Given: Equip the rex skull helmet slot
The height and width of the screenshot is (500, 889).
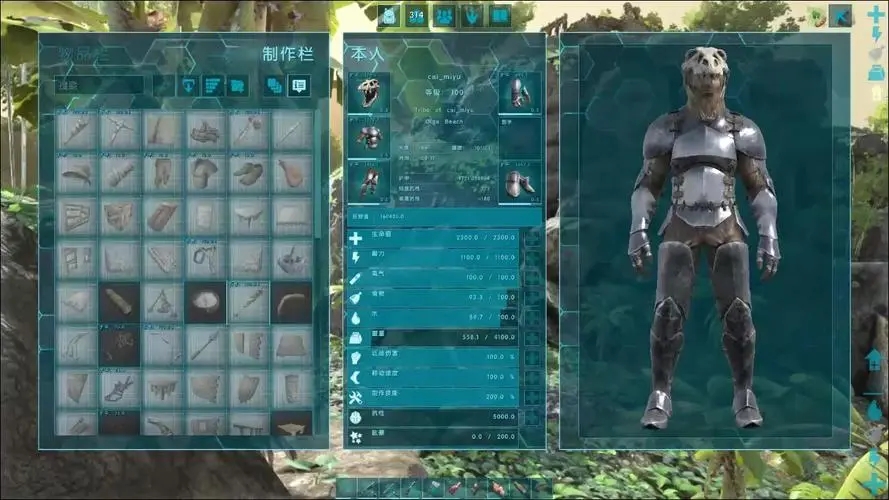Looking at the screenshot, I should 369,92.
